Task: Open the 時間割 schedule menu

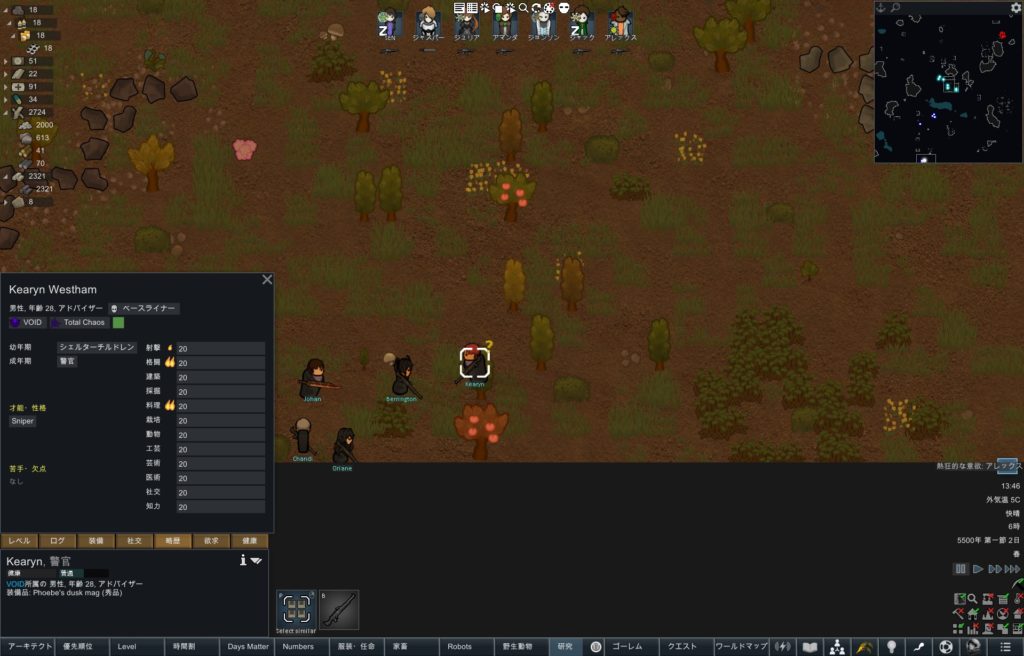Action: point(192,647)
